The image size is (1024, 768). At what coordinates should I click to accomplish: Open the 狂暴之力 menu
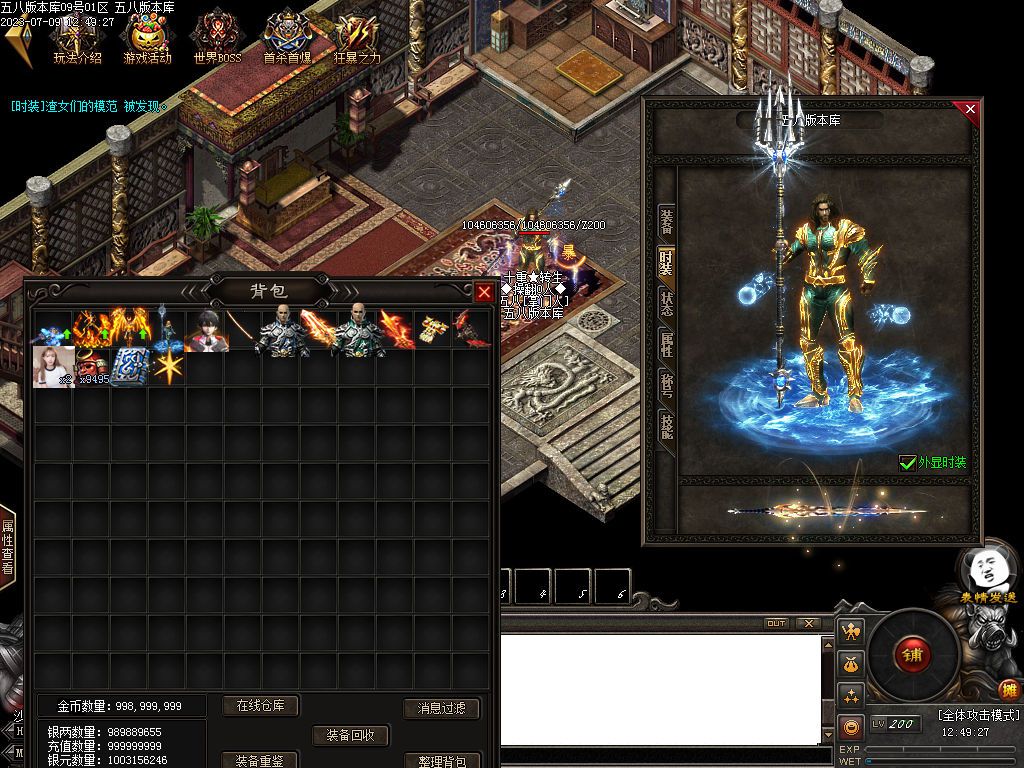click(x=357, y=40)
